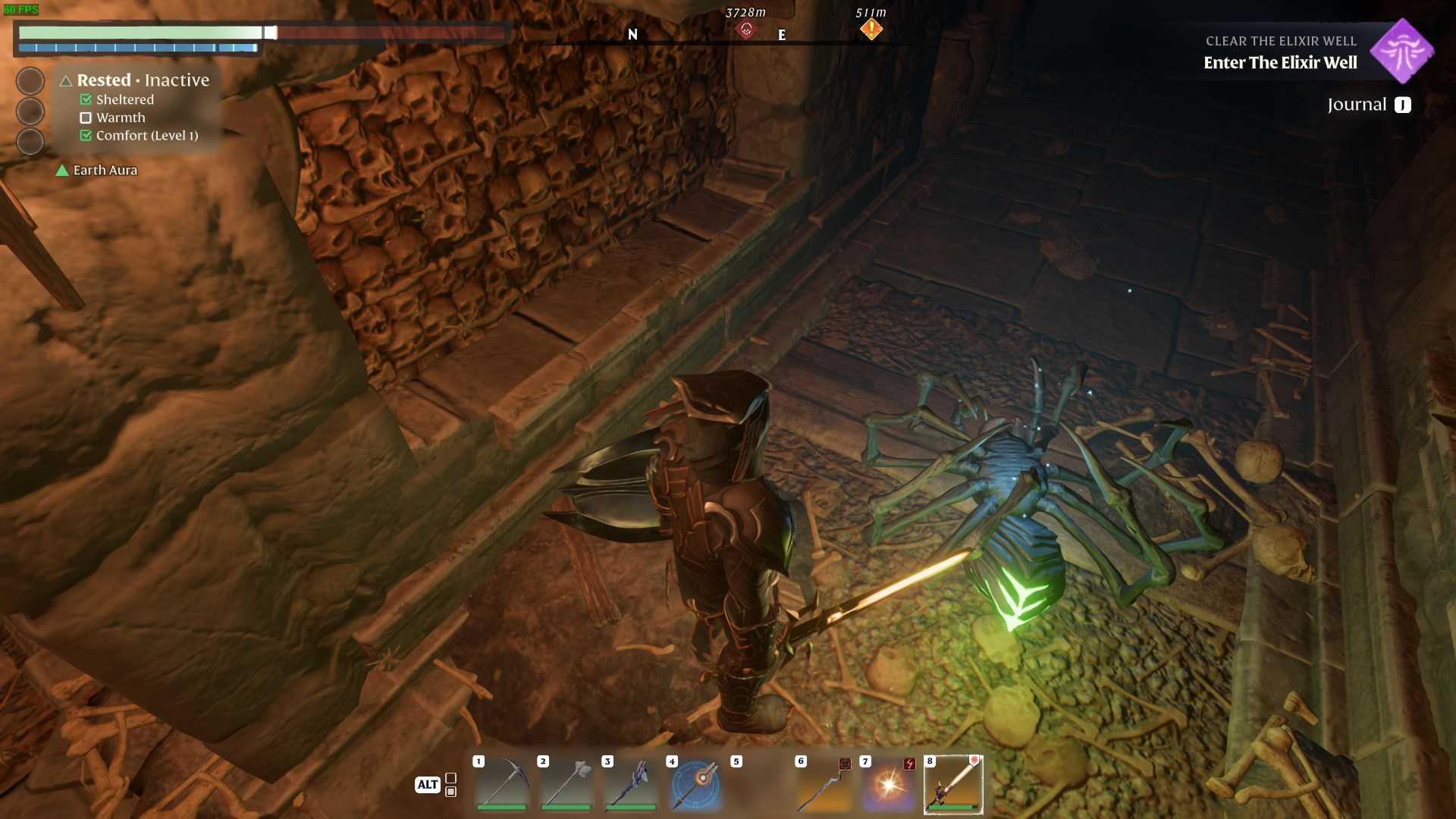Click the red skull marker on compass
The height and width of the screenshot is (819, 1456).
[x=746, y=30]
